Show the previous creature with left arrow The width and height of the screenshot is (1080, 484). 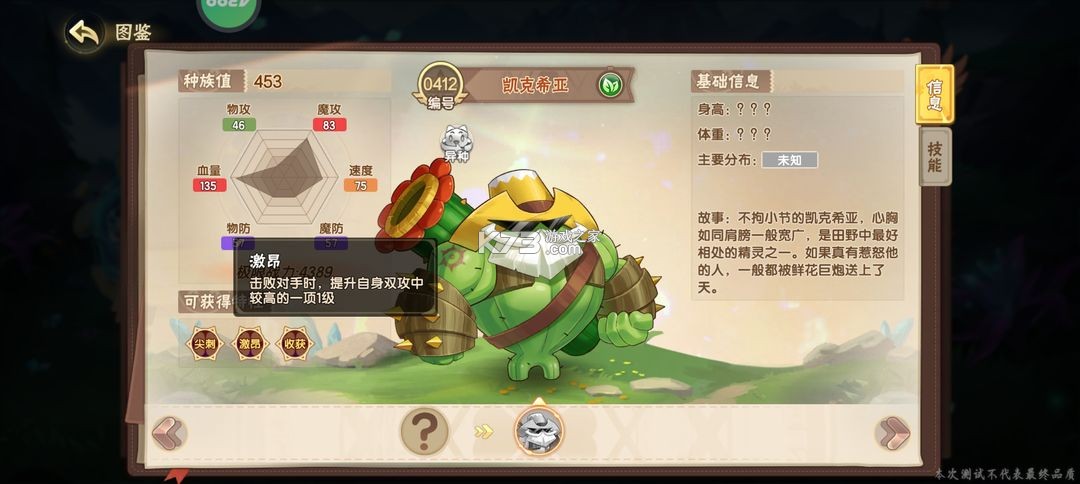click(x=169, y=433)
